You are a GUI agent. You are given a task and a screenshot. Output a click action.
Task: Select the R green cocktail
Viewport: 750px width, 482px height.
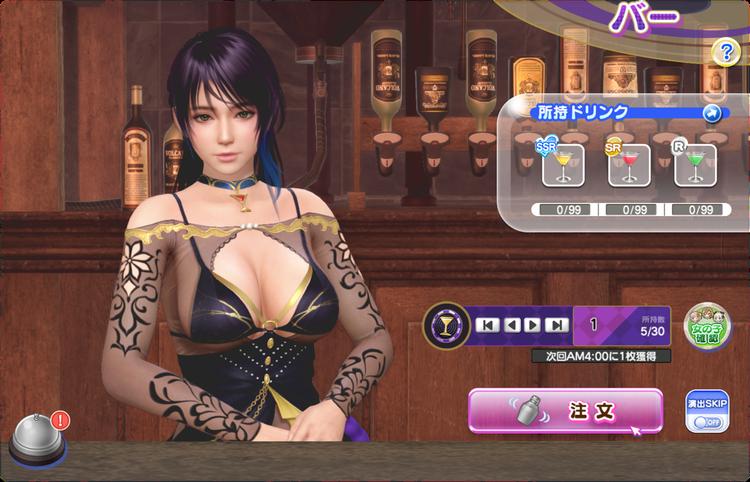click(695, 165)
